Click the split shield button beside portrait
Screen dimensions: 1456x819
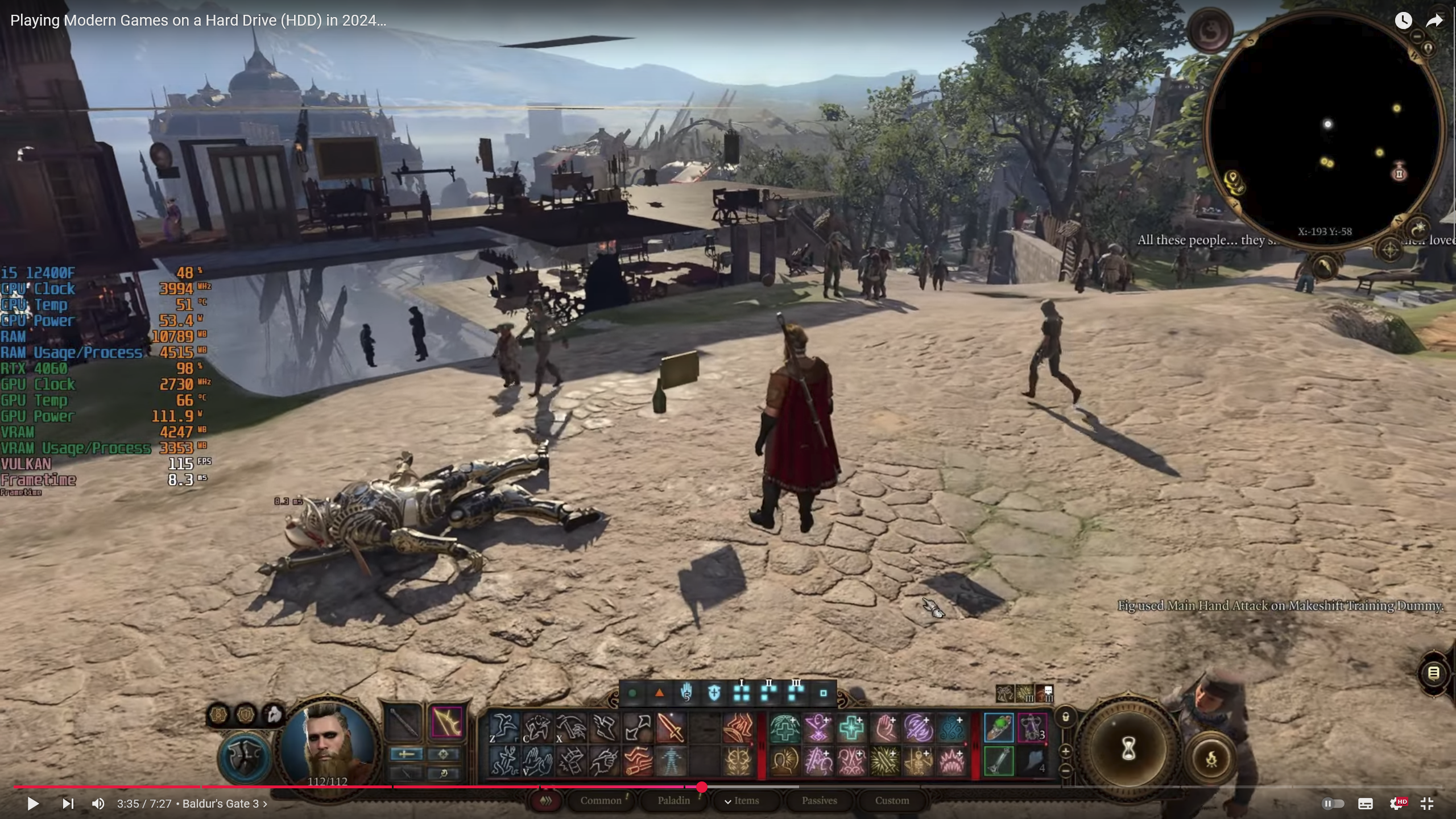pyautogui.click(x=246, y=758)
